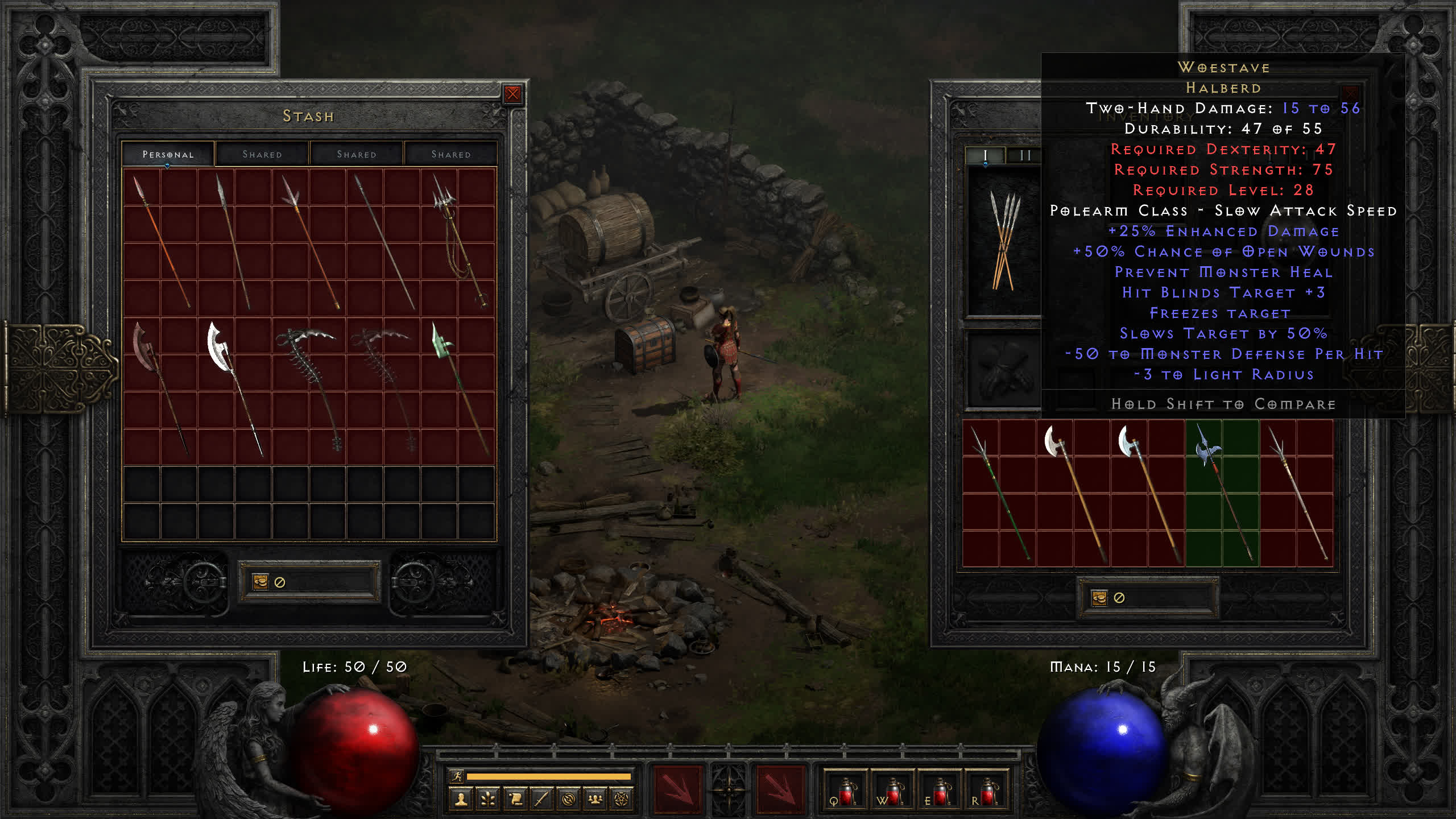Close the Stash window
Screen dimensions: 1456x819
pyautogui.click(x=512, y=94)
